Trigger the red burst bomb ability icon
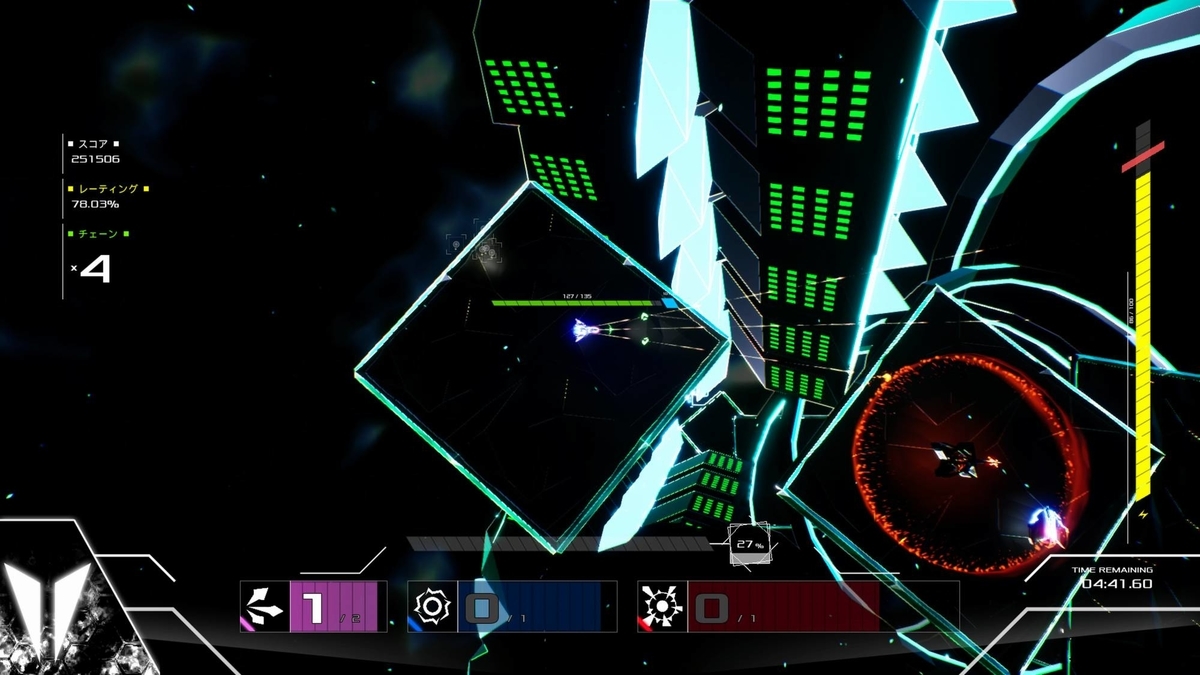Image resolution: width=1200 pixels, height=675 pixels. [x=662, y=606]
